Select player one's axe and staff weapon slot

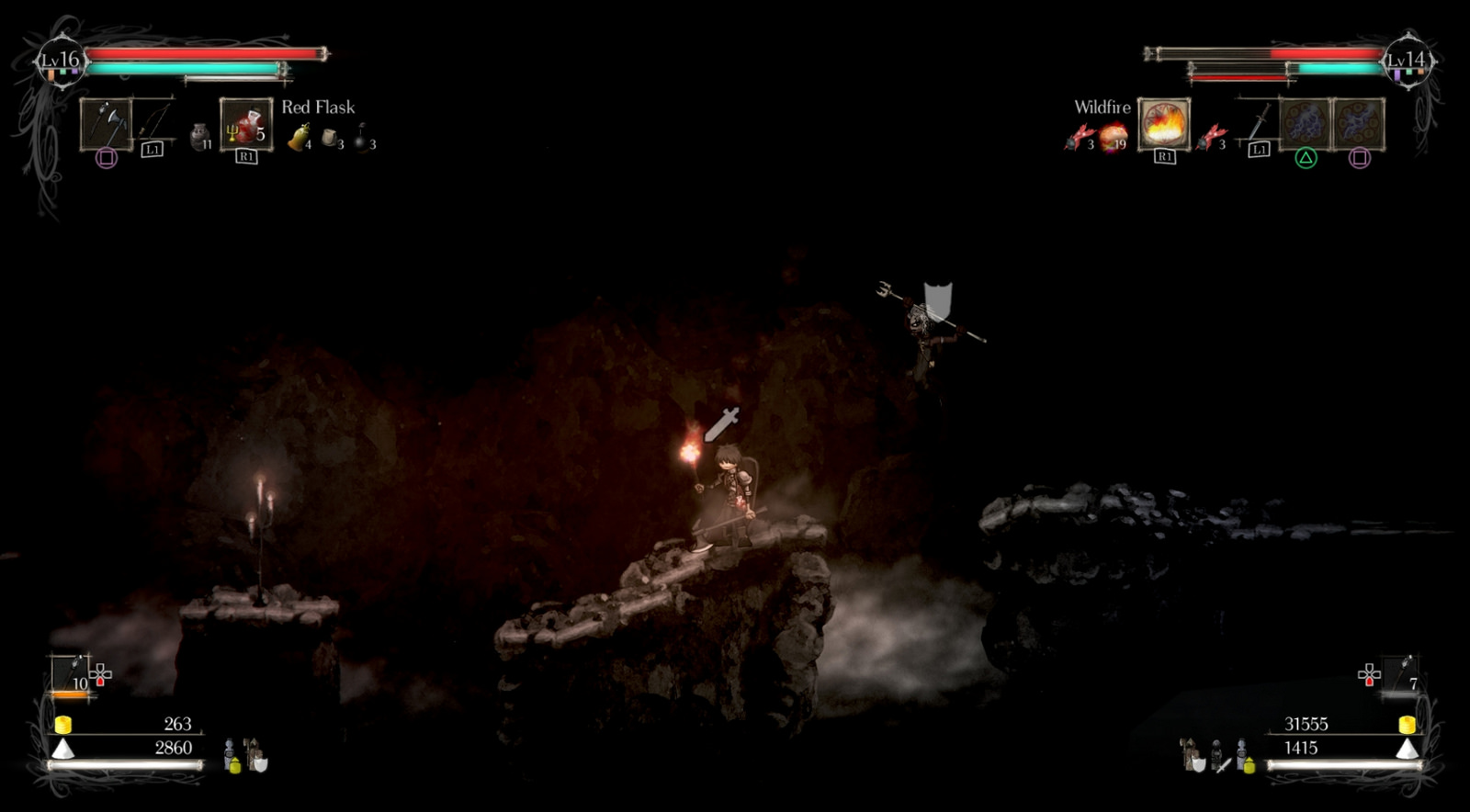point(106,123)
